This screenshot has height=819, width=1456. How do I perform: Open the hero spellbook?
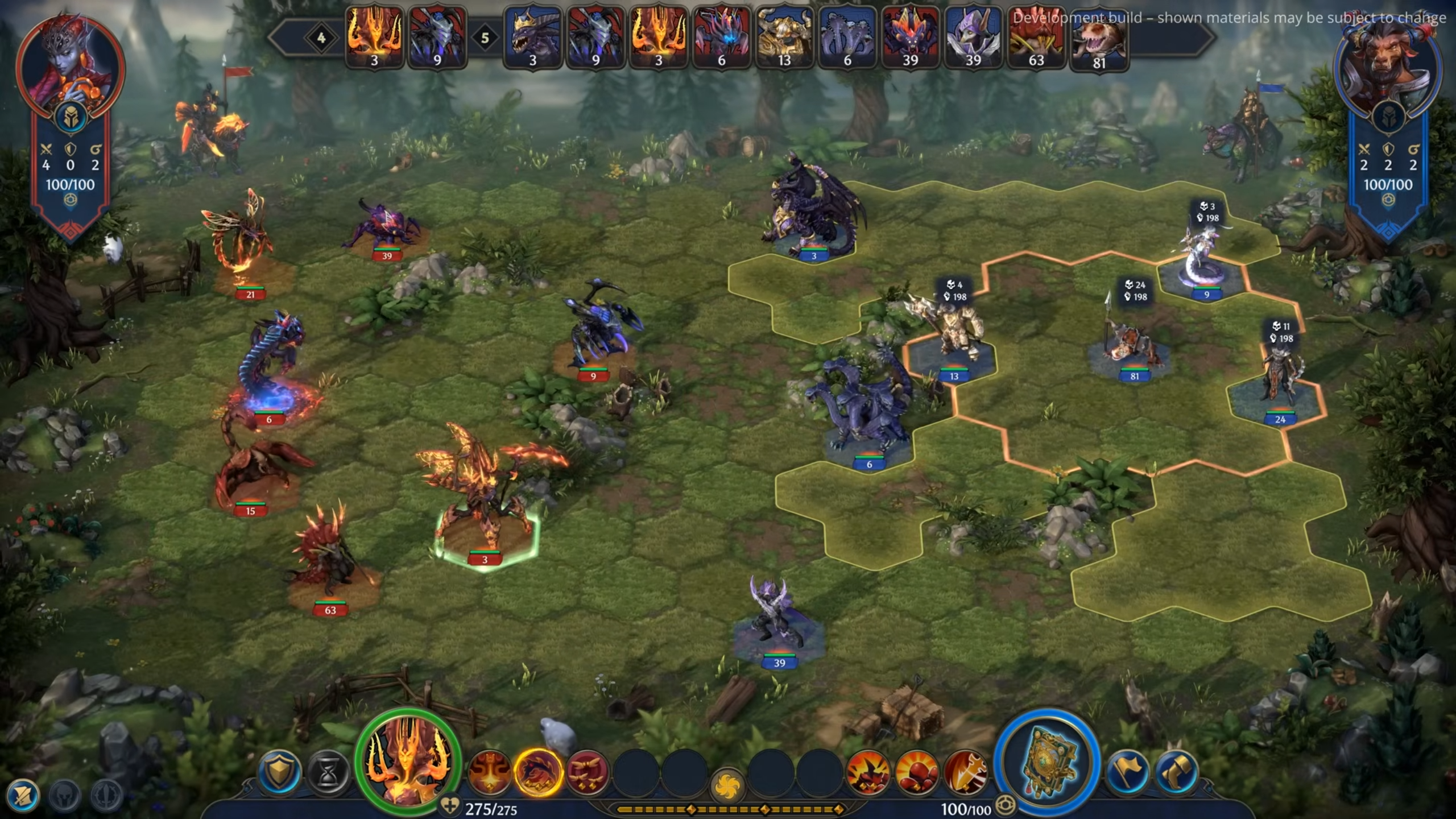pyautogui.click(x=1047, y=762)
